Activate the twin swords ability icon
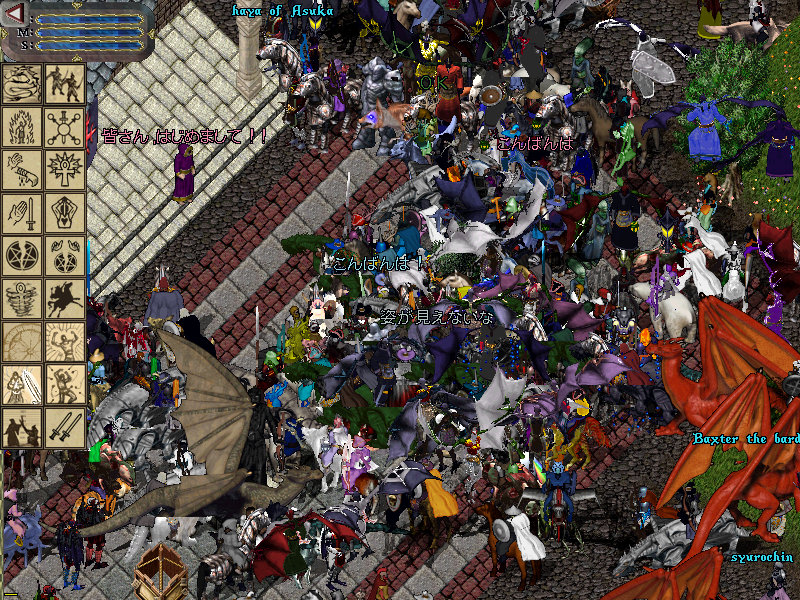Screen dimensions: 800x600 tap(65, 428)
